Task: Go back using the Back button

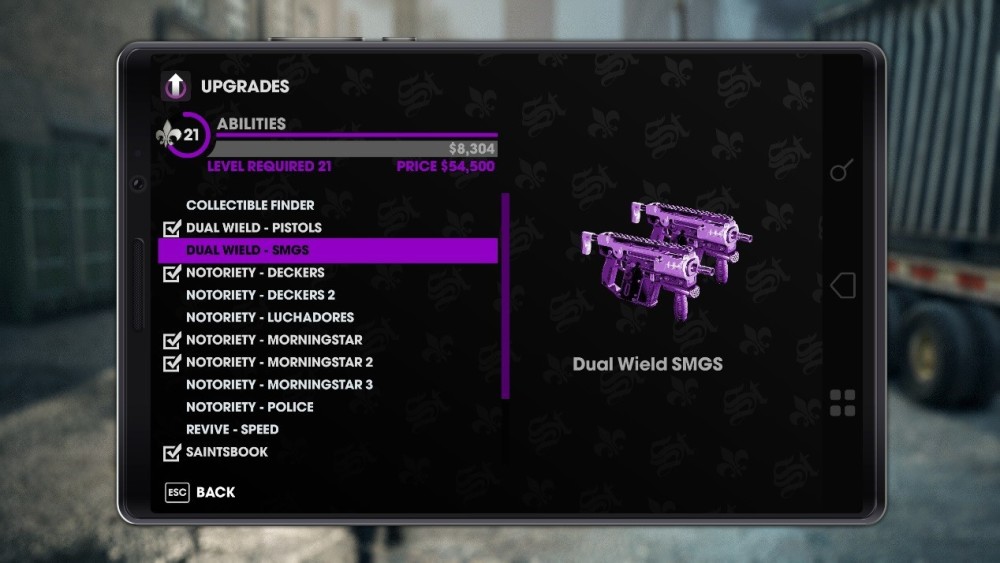Action: 201,492
